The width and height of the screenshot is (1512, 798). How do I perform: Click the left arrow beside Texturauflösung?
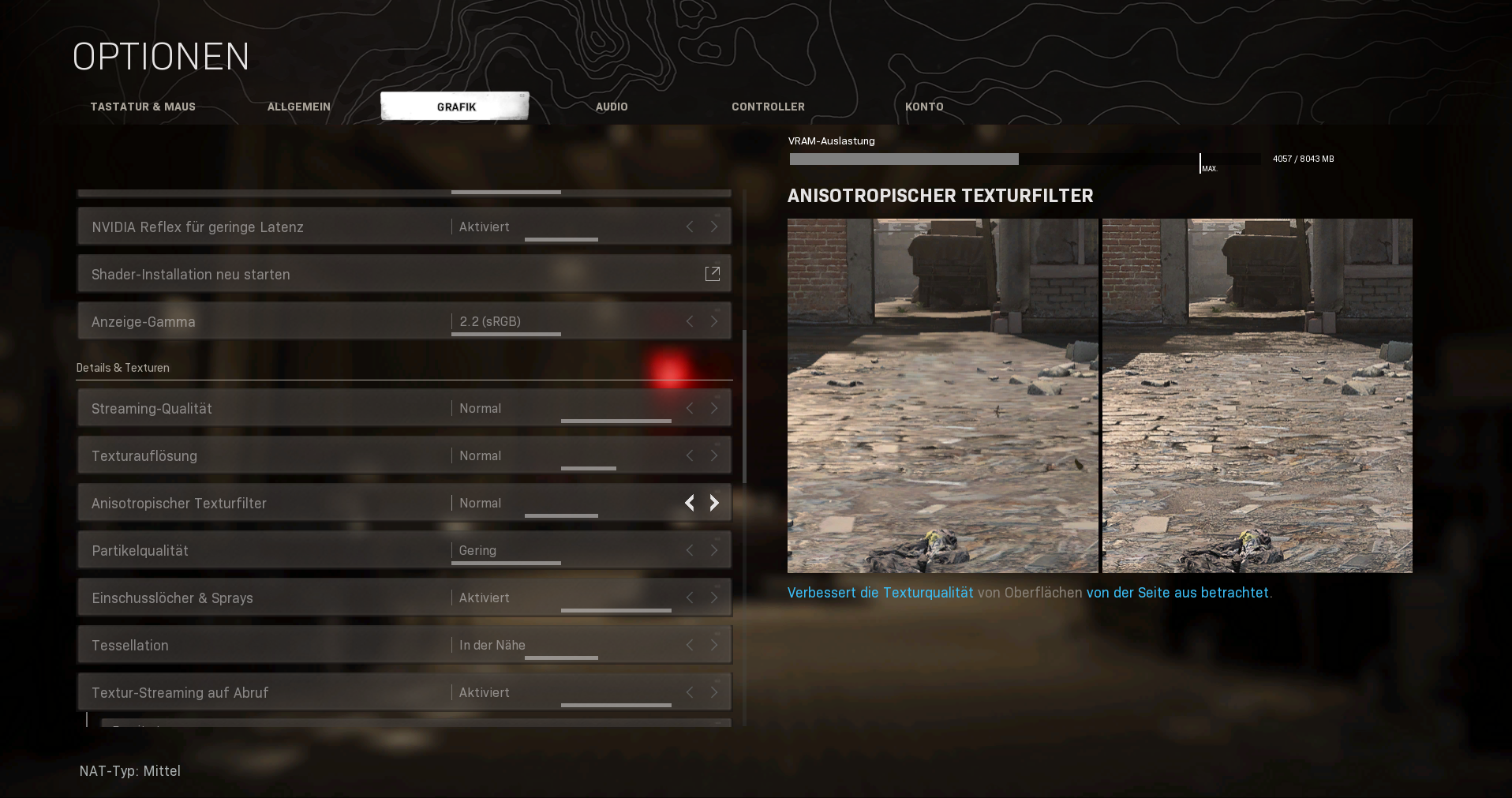(689, 455)
